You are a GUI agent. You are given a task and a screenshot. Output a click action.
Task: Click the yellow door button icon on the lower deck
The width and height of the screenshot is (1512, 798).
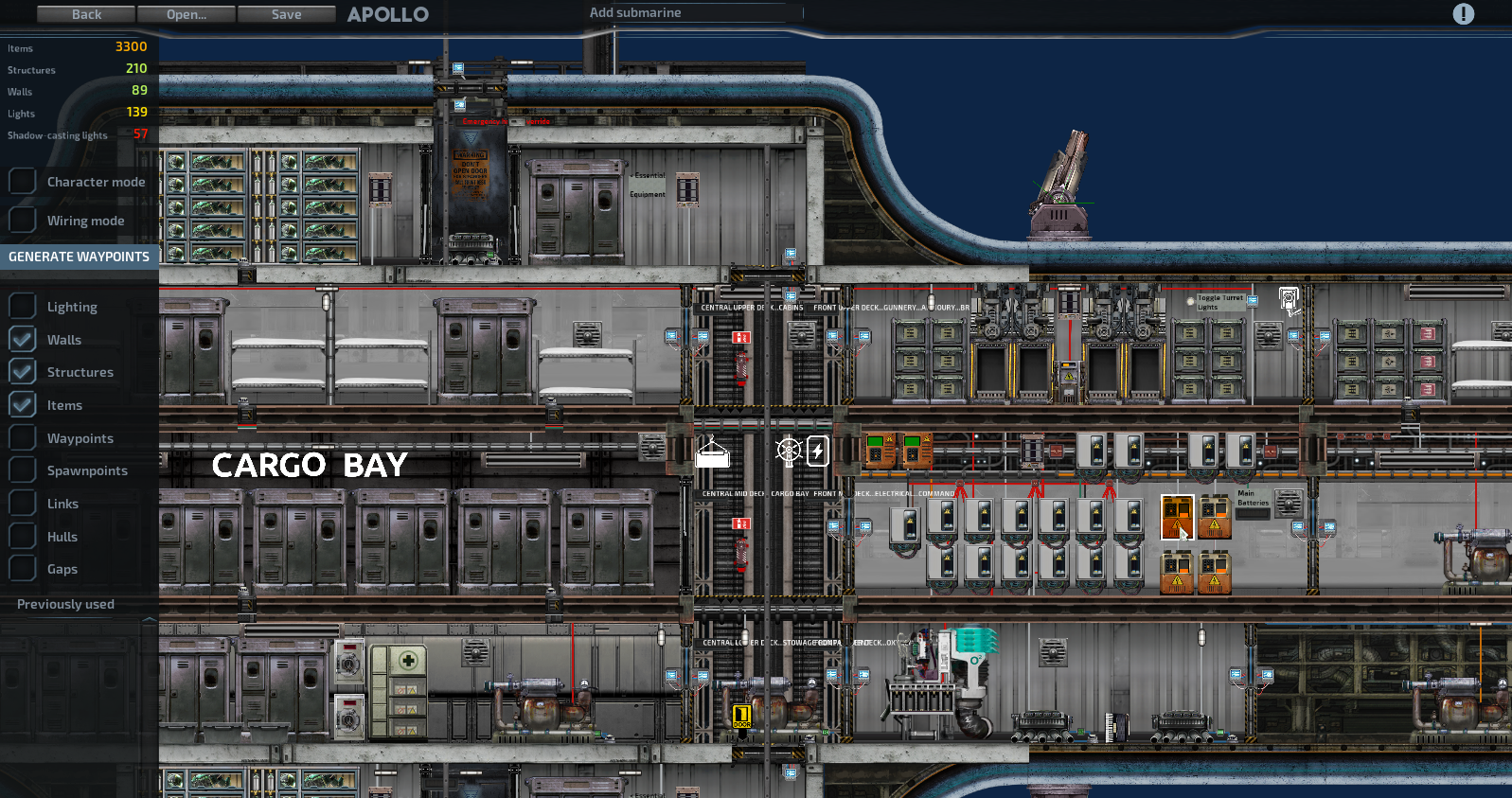[x=742, y=717]
